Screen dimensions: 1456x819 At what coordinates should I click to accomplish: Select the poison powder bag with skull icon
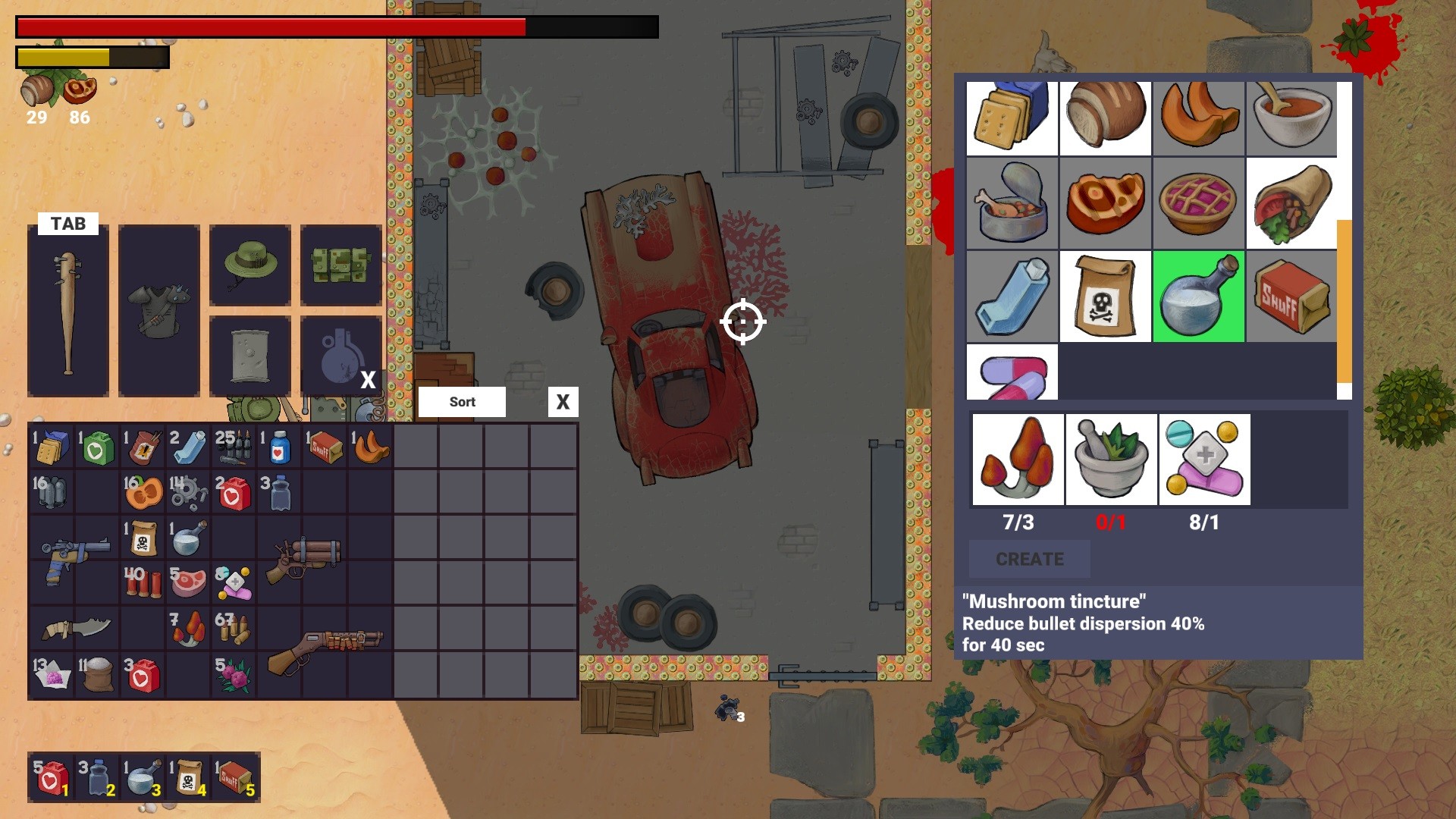[x=1106, y=295]
